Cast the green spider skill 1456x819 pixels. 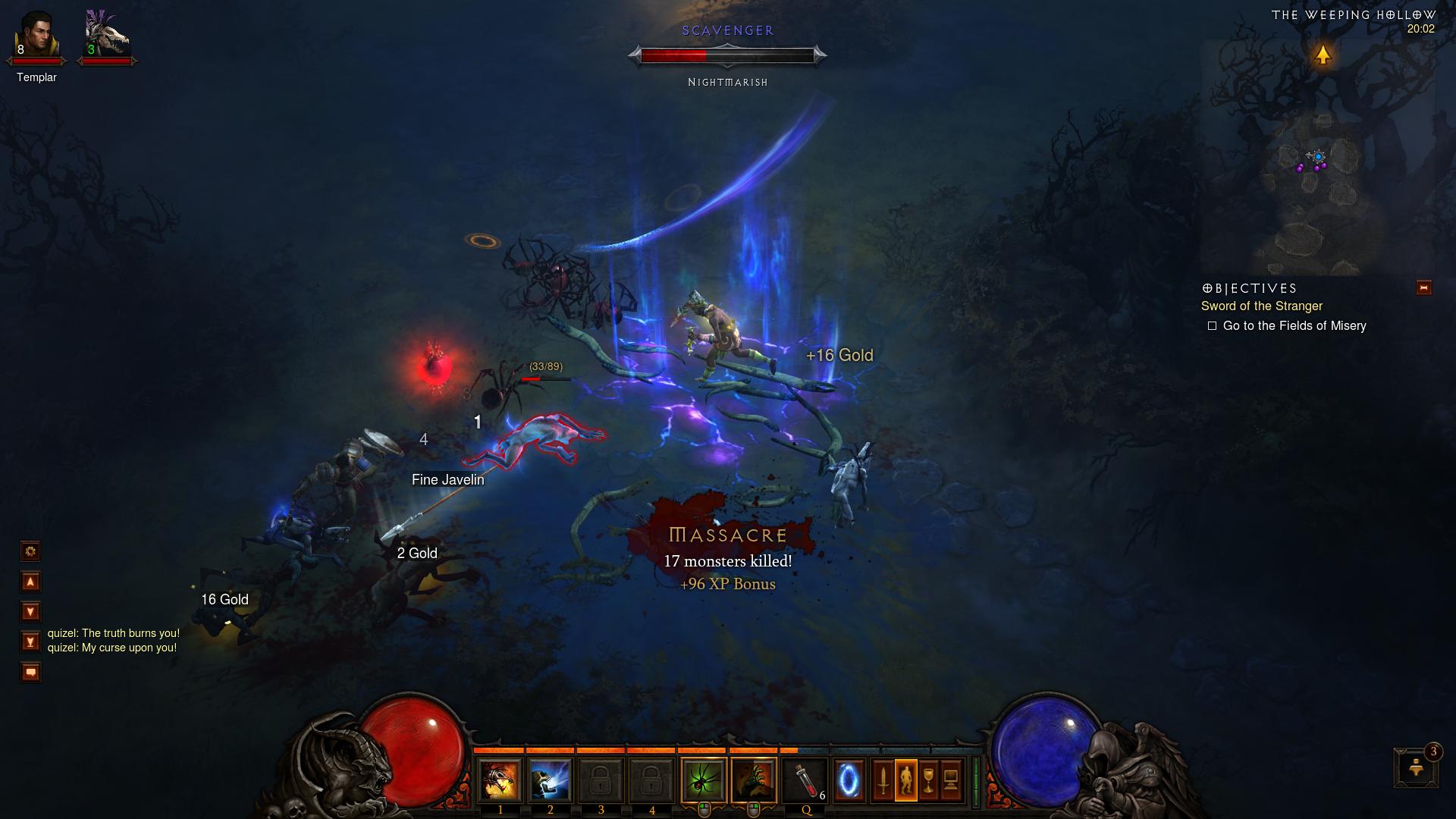704,780
